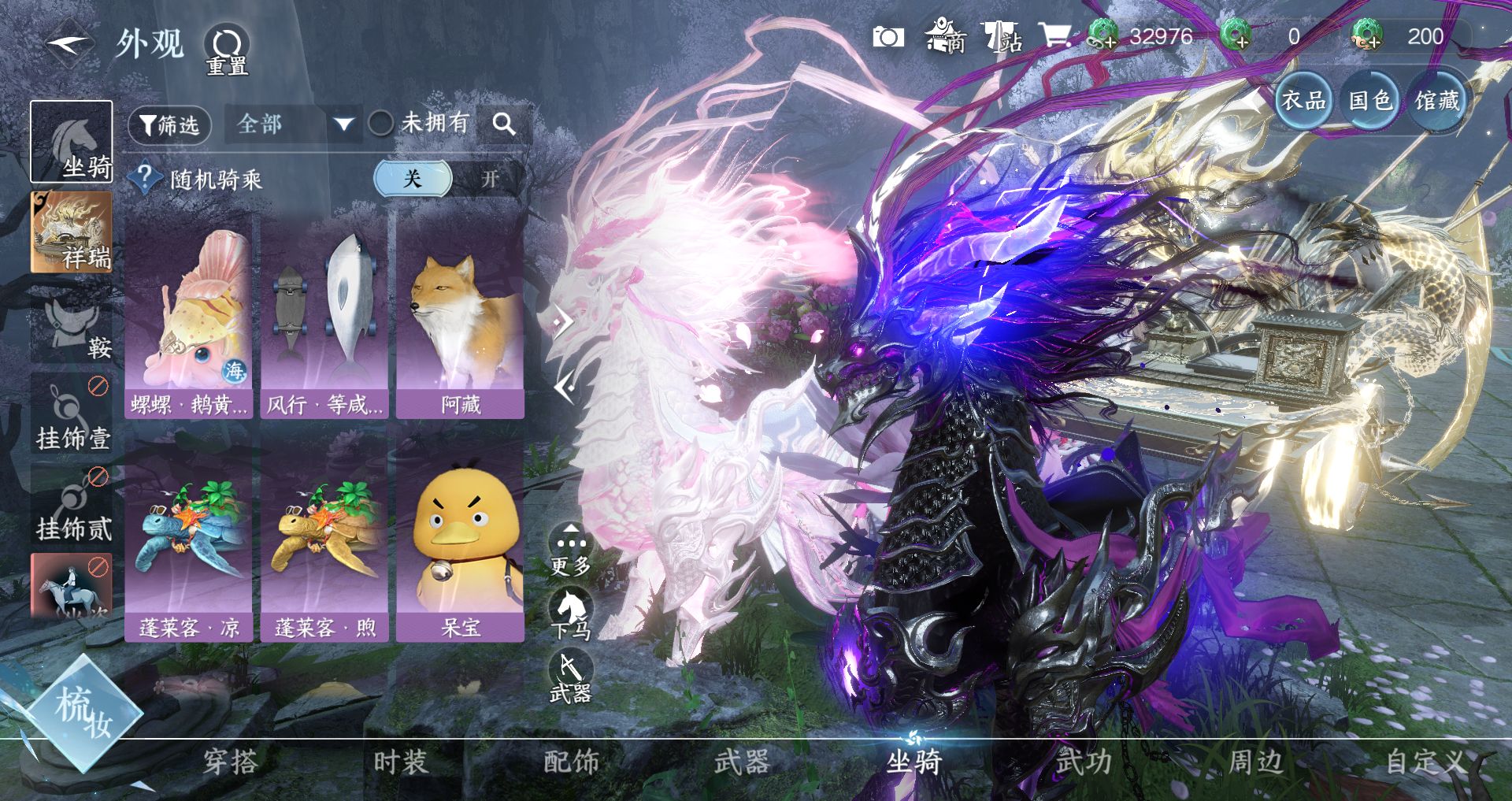Click the 下马 dismount button

(x=571, y=615)
